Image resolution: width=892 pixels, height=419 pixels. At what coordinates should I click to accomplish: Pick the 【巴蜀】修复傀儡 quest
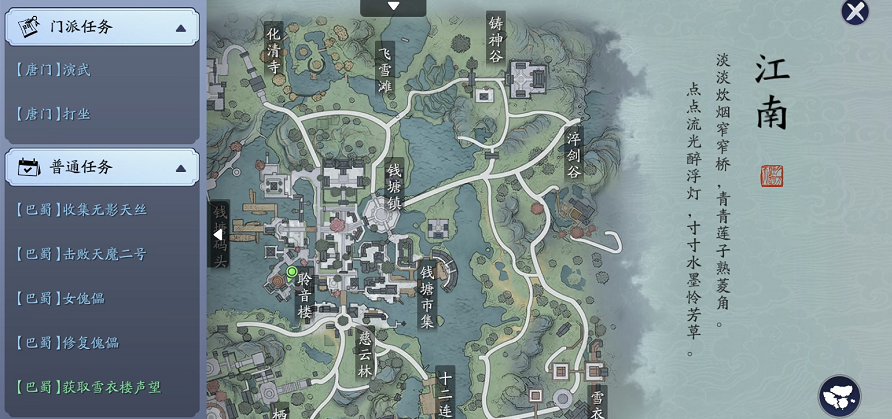click(68, 342)
